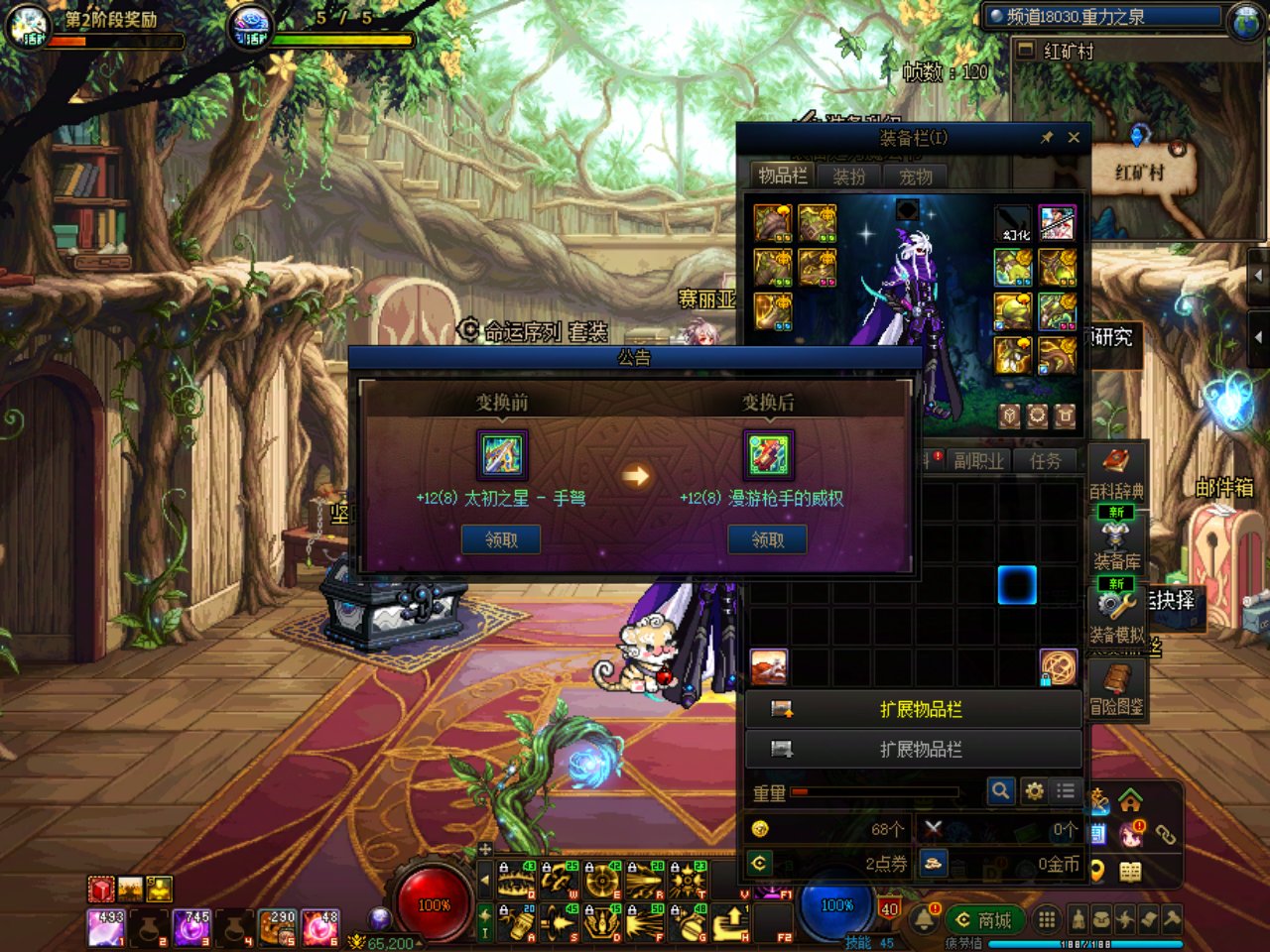The height and width of the screenshot is (952, 1270).
Task: Open the 装备库 equipment library
Action: point(1116,544)
